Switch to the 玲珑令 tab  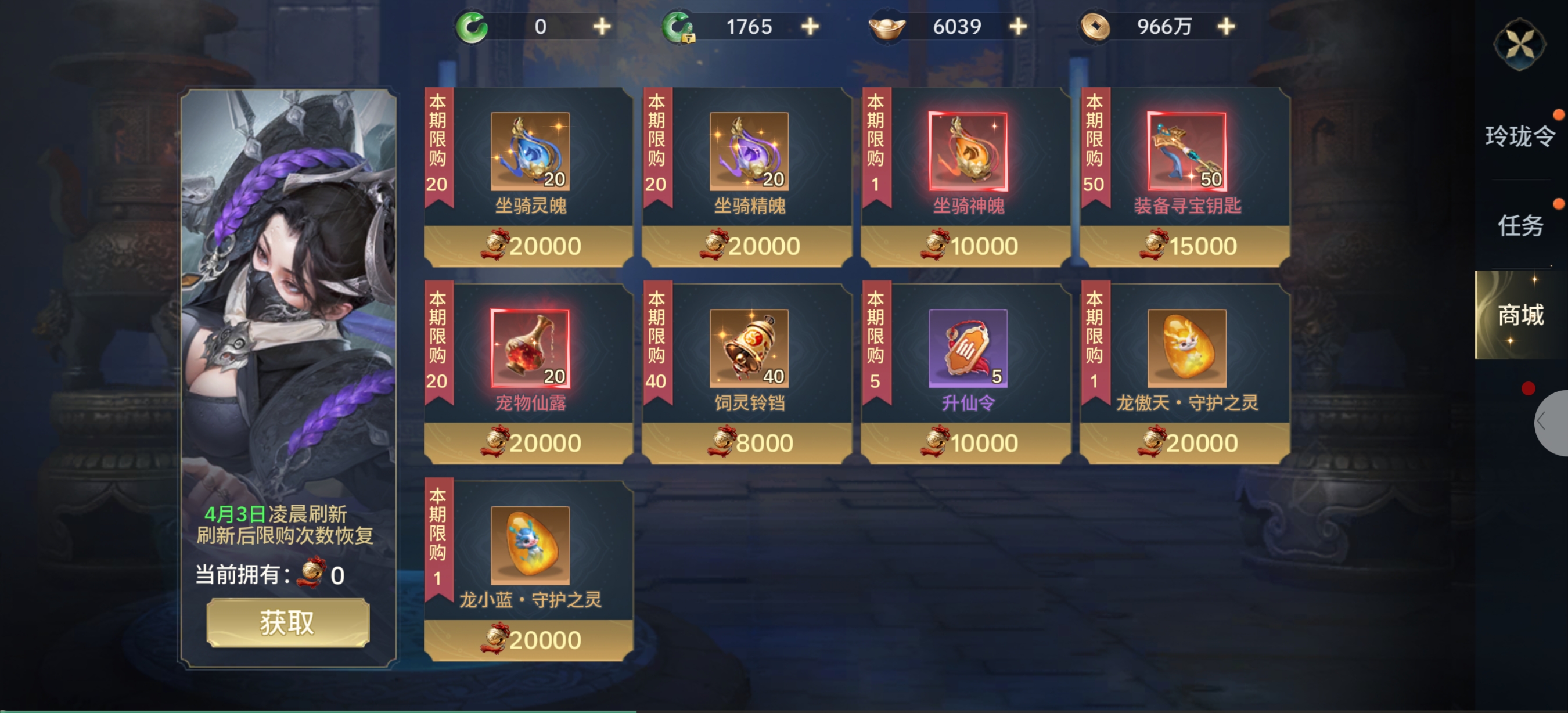click(1519, 136)
